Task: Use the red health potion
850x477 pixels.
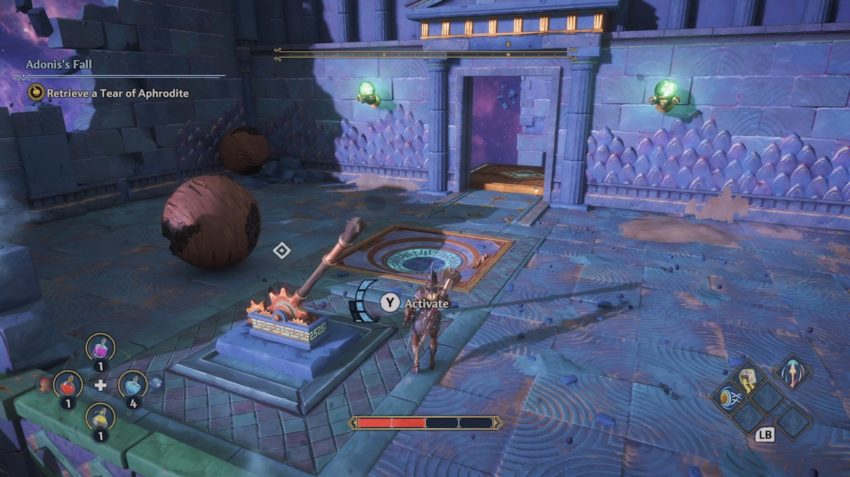Action: [x=68, y=383]
